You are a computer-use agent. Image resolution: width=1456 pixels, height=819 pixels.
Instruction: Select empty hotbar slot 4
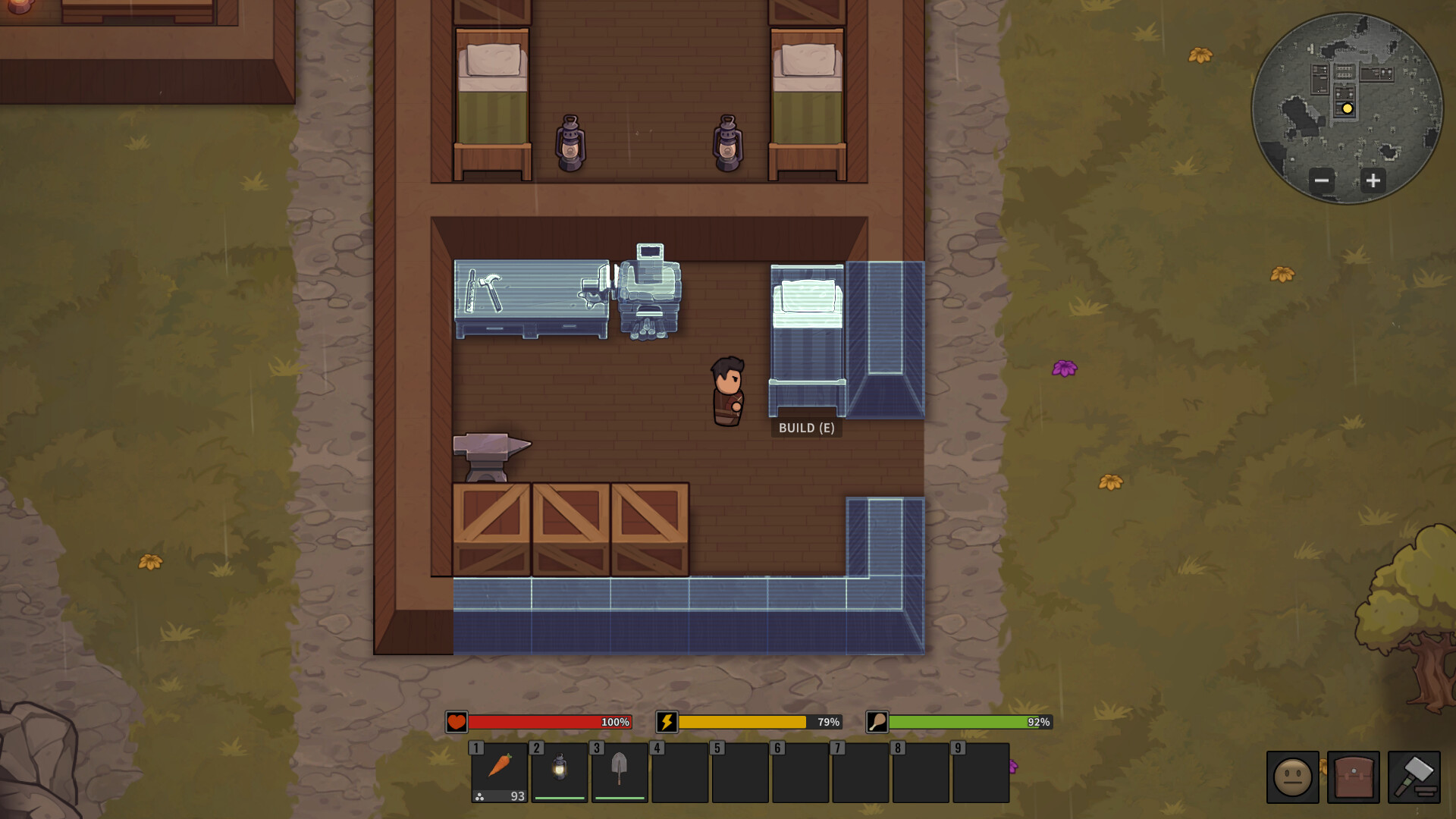pos(679,772)
